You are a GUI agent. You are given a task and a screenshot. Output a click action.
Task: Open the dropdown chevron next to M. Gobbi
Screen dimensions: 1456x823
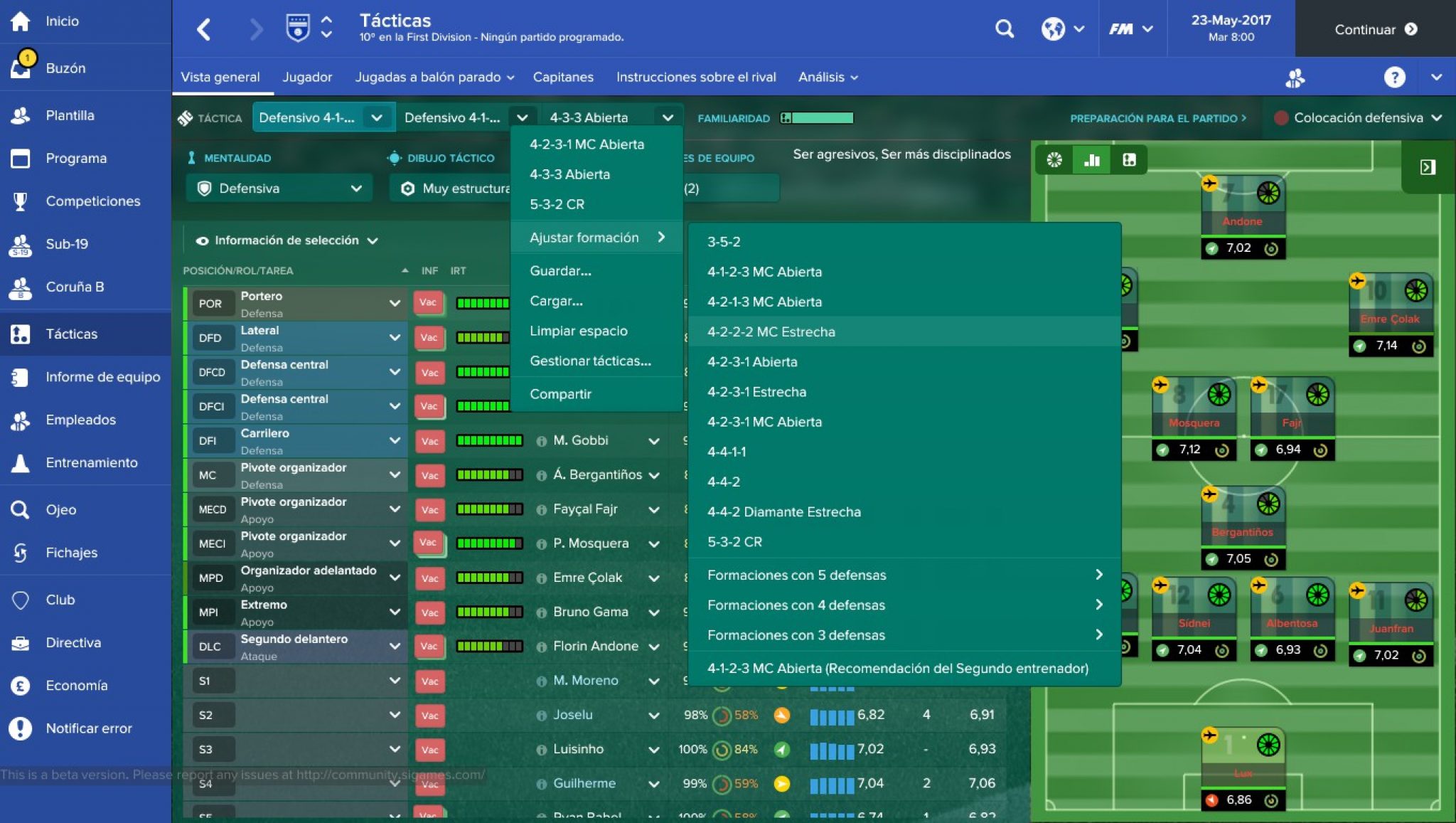(654, 441)
